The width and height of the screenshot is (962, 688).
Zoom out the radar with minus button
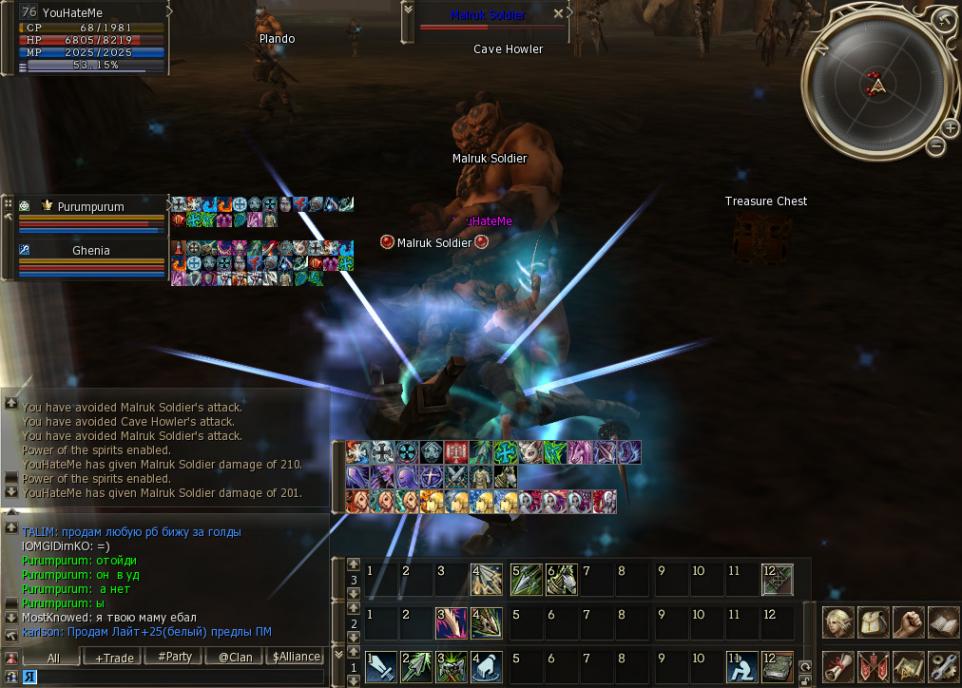pyautogui.click(x=937, y=146)
